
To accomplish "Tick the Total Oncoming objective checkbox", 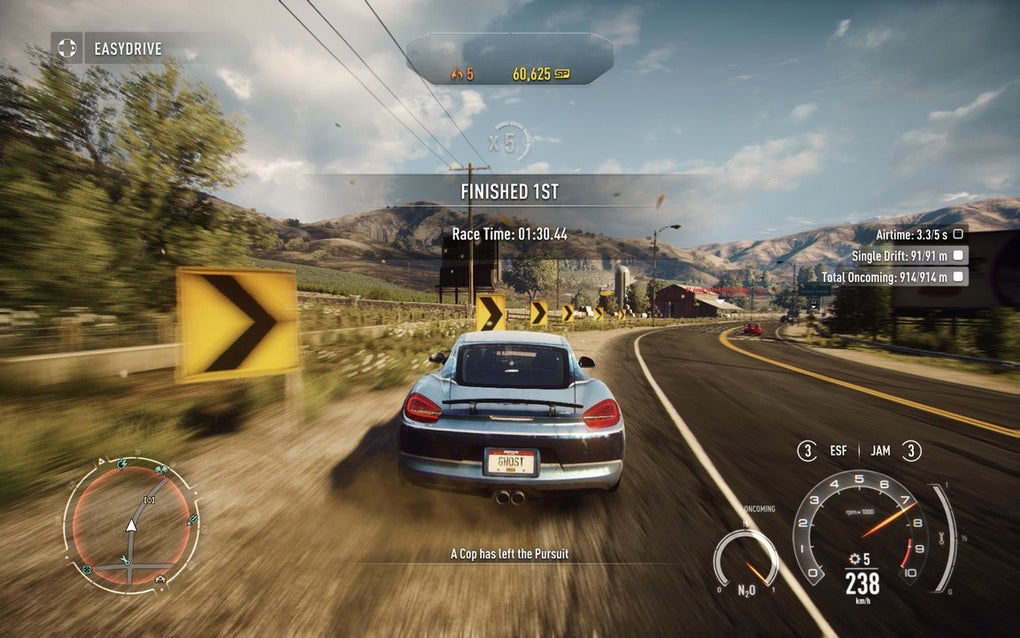I will 958,276.
